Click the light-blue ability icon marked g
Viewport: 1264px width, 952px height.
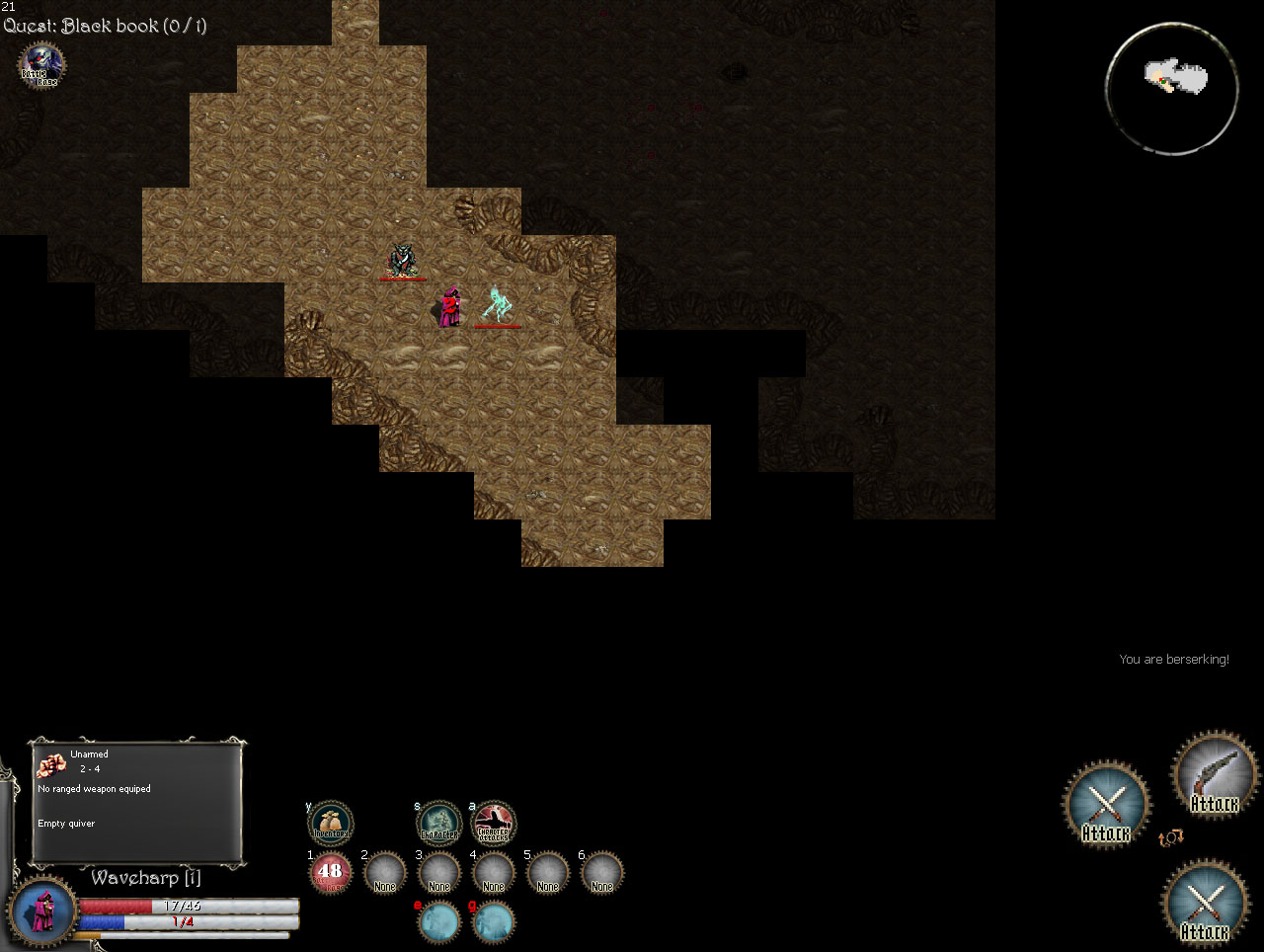494,923
